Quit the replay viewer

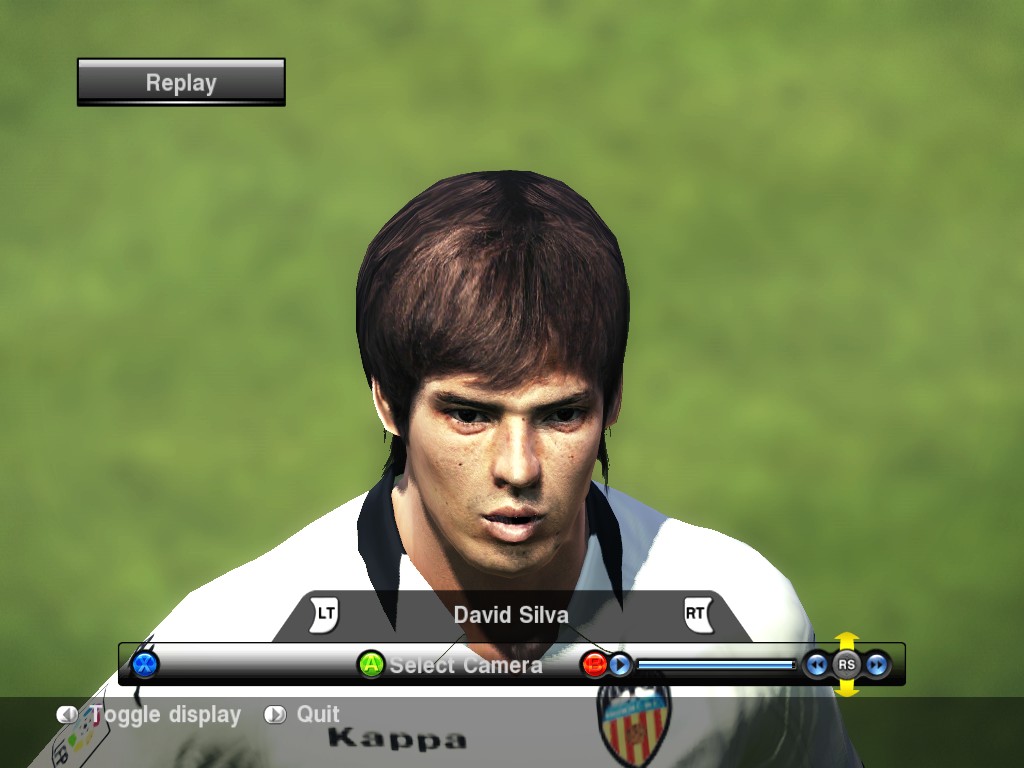tap(317, 715)
